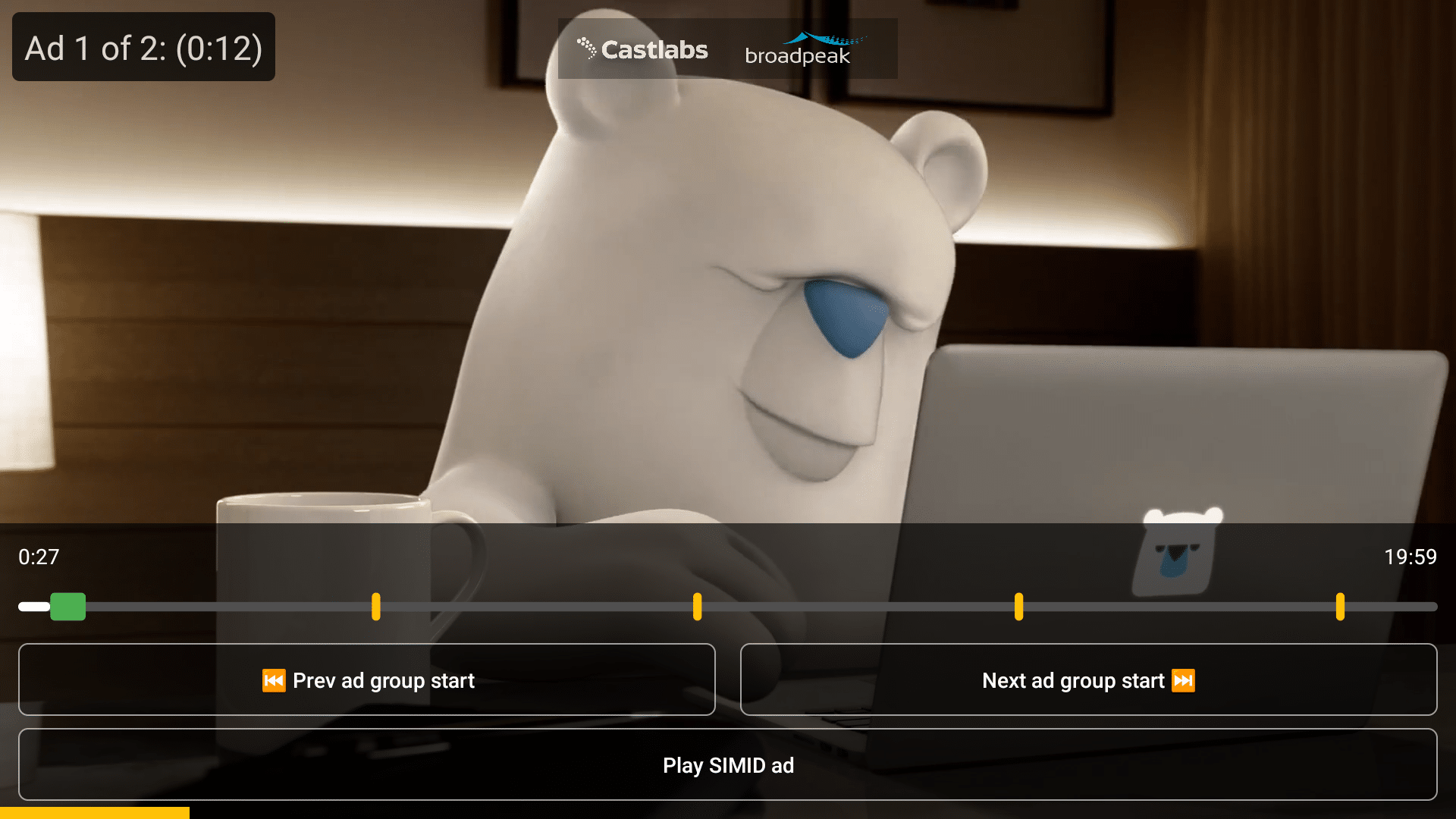Click the second yellow ad marker on the timeline
Screen dimensions: 1456x819
click(x=697, y=607)
